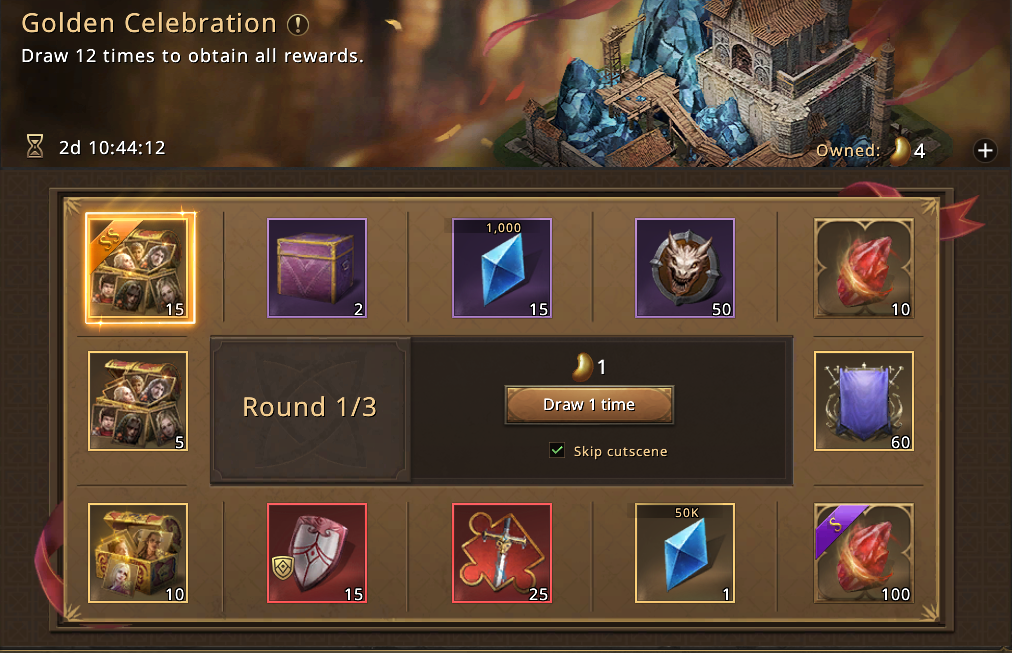Select the 50K blue crystal reward

click(x=685, y=553)
